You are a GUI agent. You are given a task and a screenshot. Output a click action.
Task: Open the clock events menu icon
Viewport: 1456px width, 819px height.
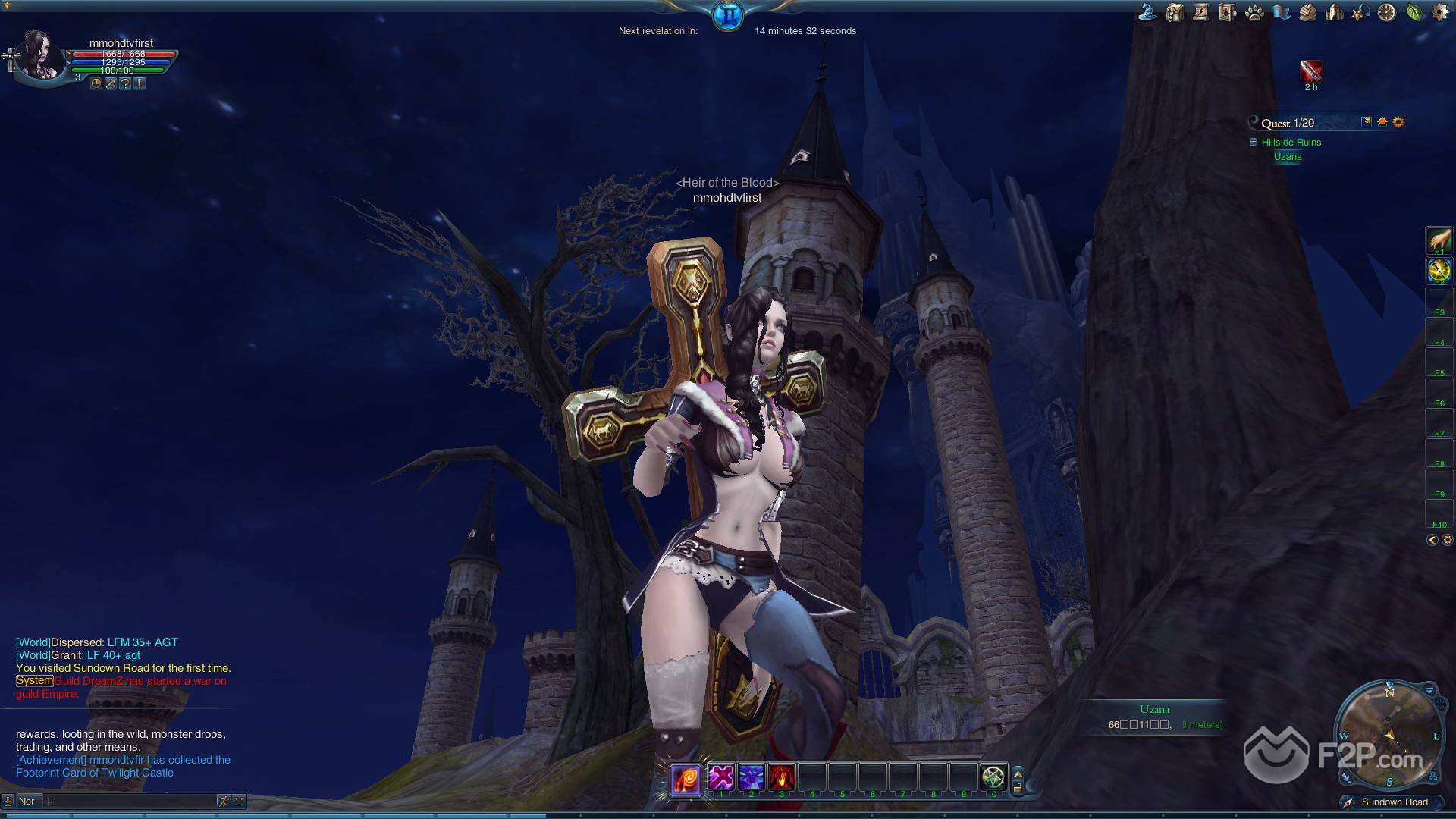[1387, 12]
